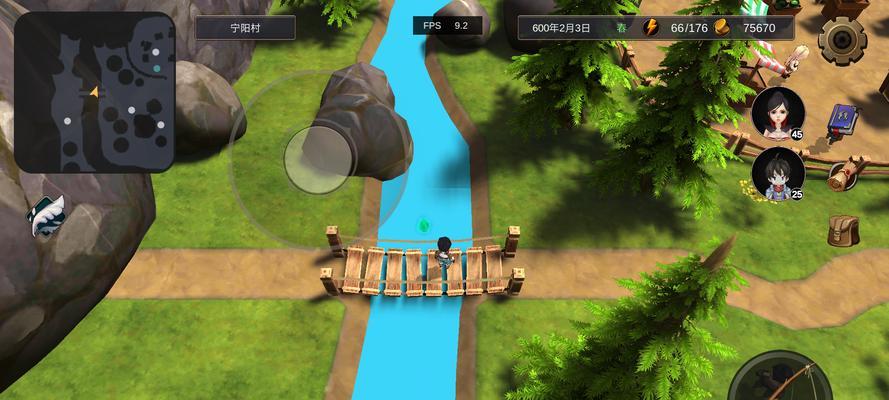Screen dimensions: 889x400
Task: Click the 宁阳村 location label
Action: pos(245,28)
